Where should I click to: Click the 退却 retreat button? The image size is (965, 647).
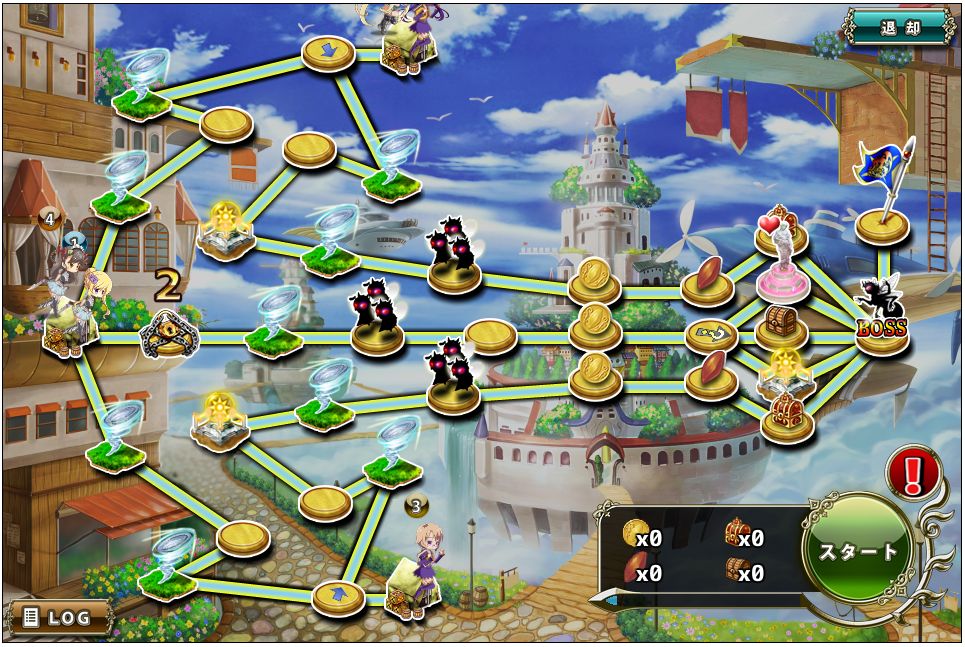coord(899,28)
